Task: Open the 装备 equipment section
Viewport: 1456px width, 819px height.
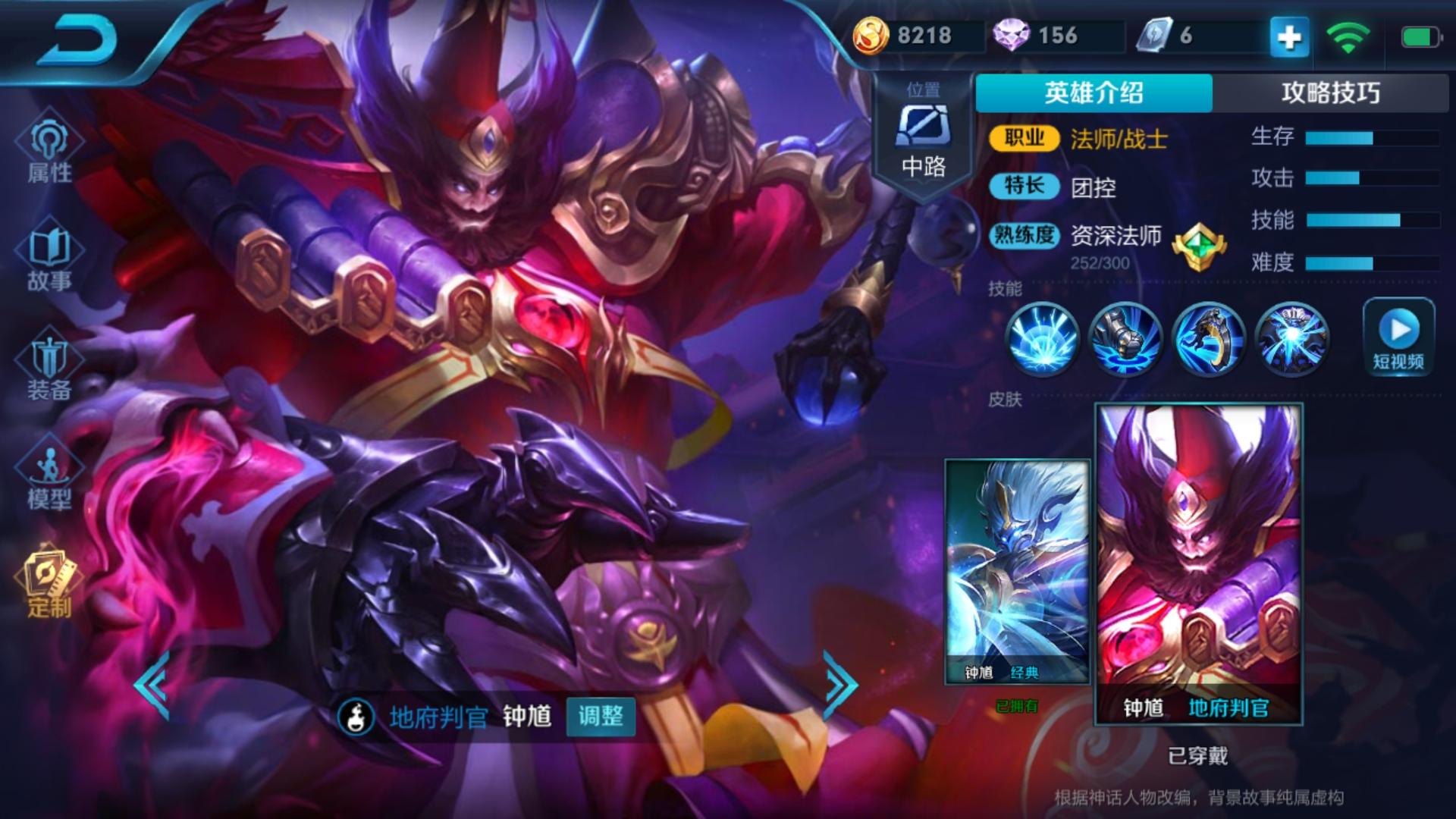Action: (49, 369)
